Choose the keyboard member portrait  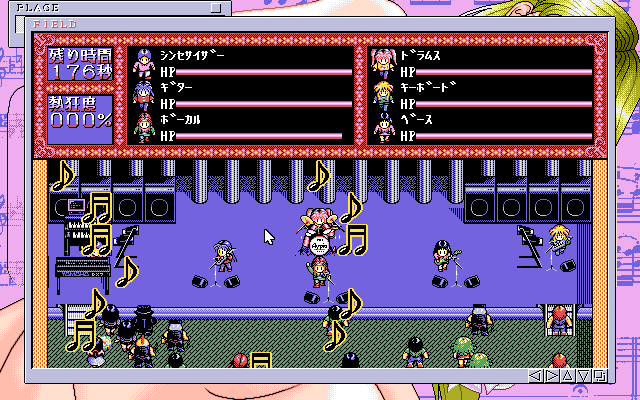click(381, 94)
